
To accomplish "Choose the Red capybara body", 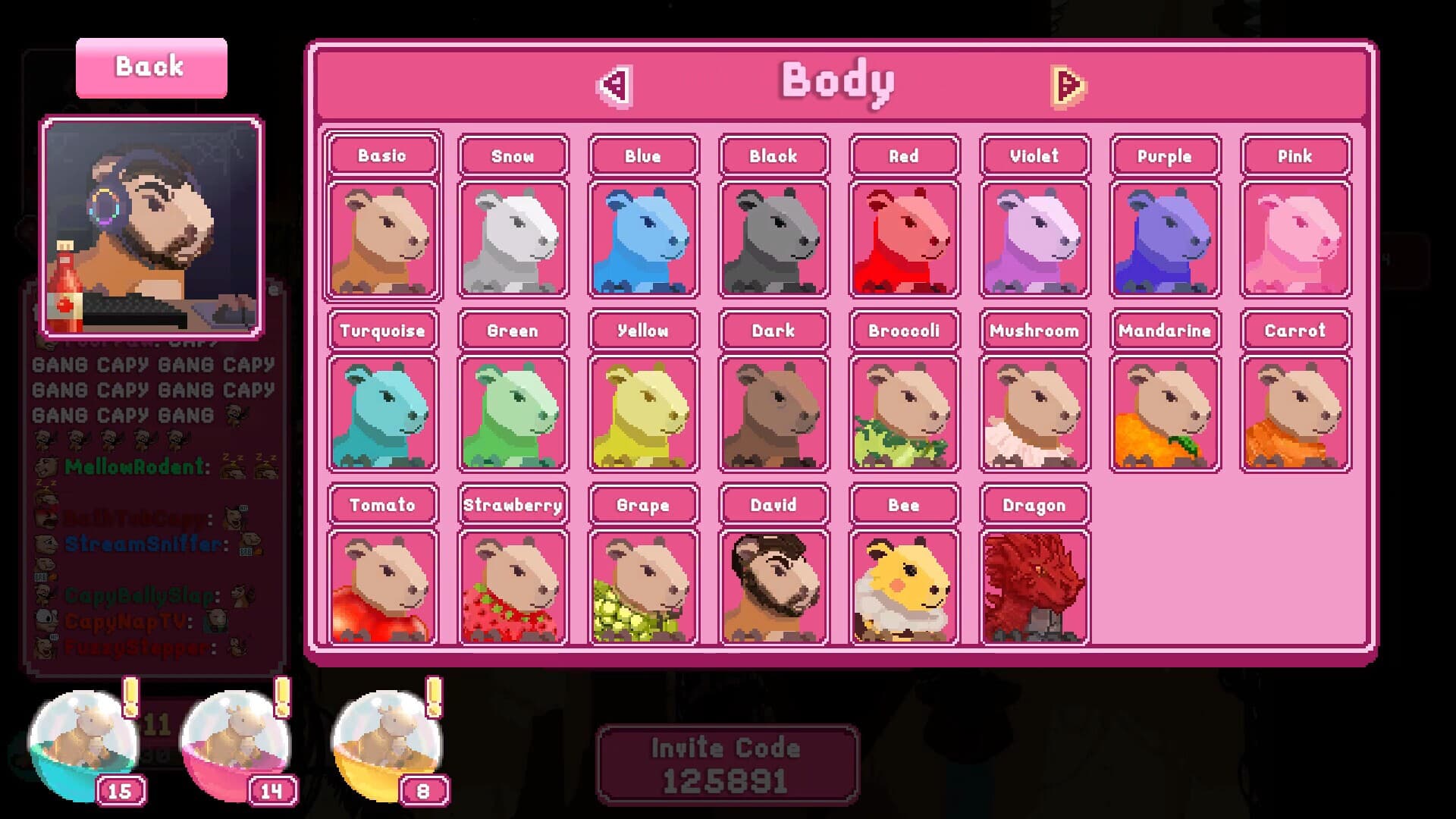I will (x=904, y=239).
